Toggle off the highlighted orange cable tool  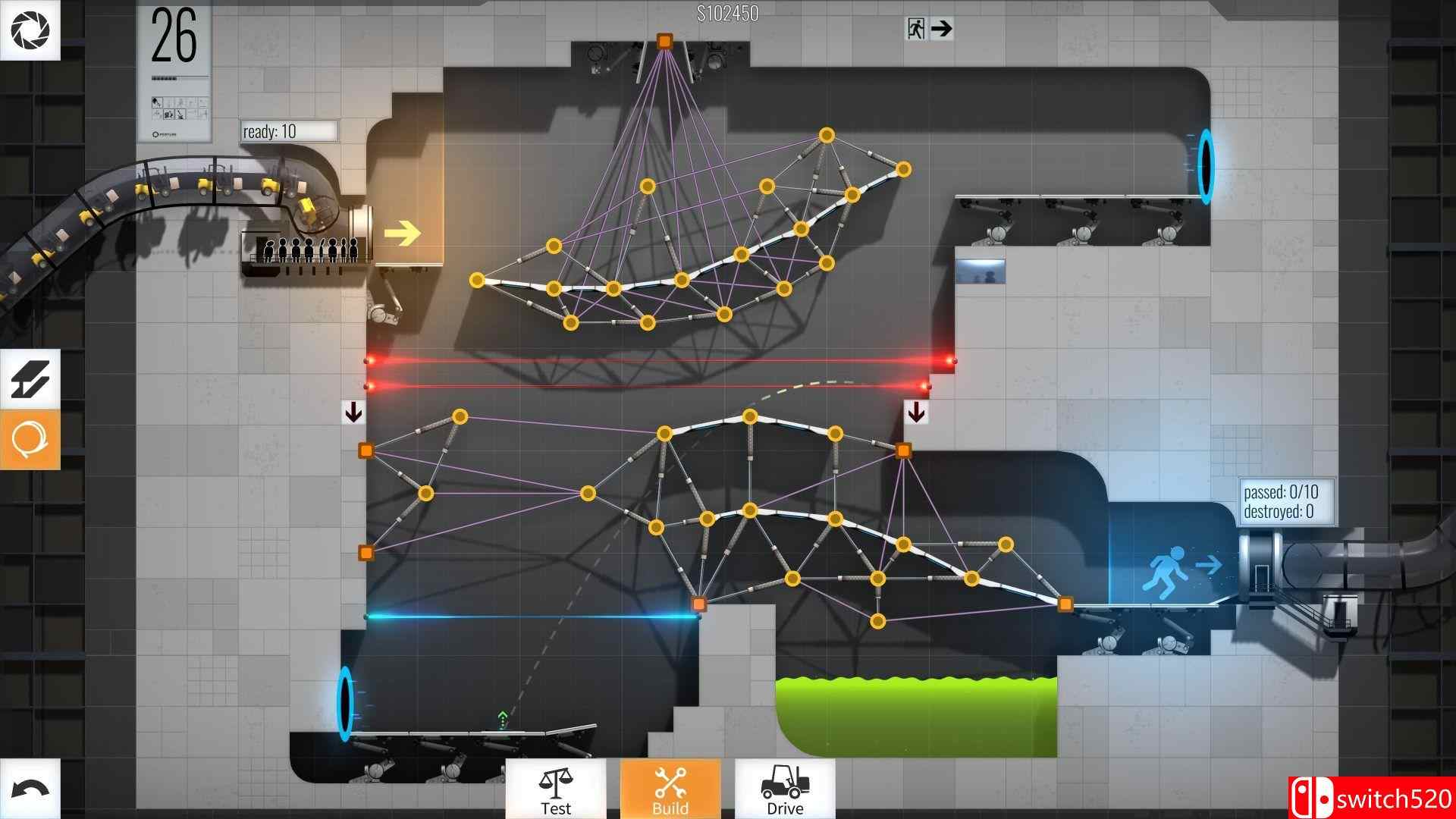(x=30, y=438)
